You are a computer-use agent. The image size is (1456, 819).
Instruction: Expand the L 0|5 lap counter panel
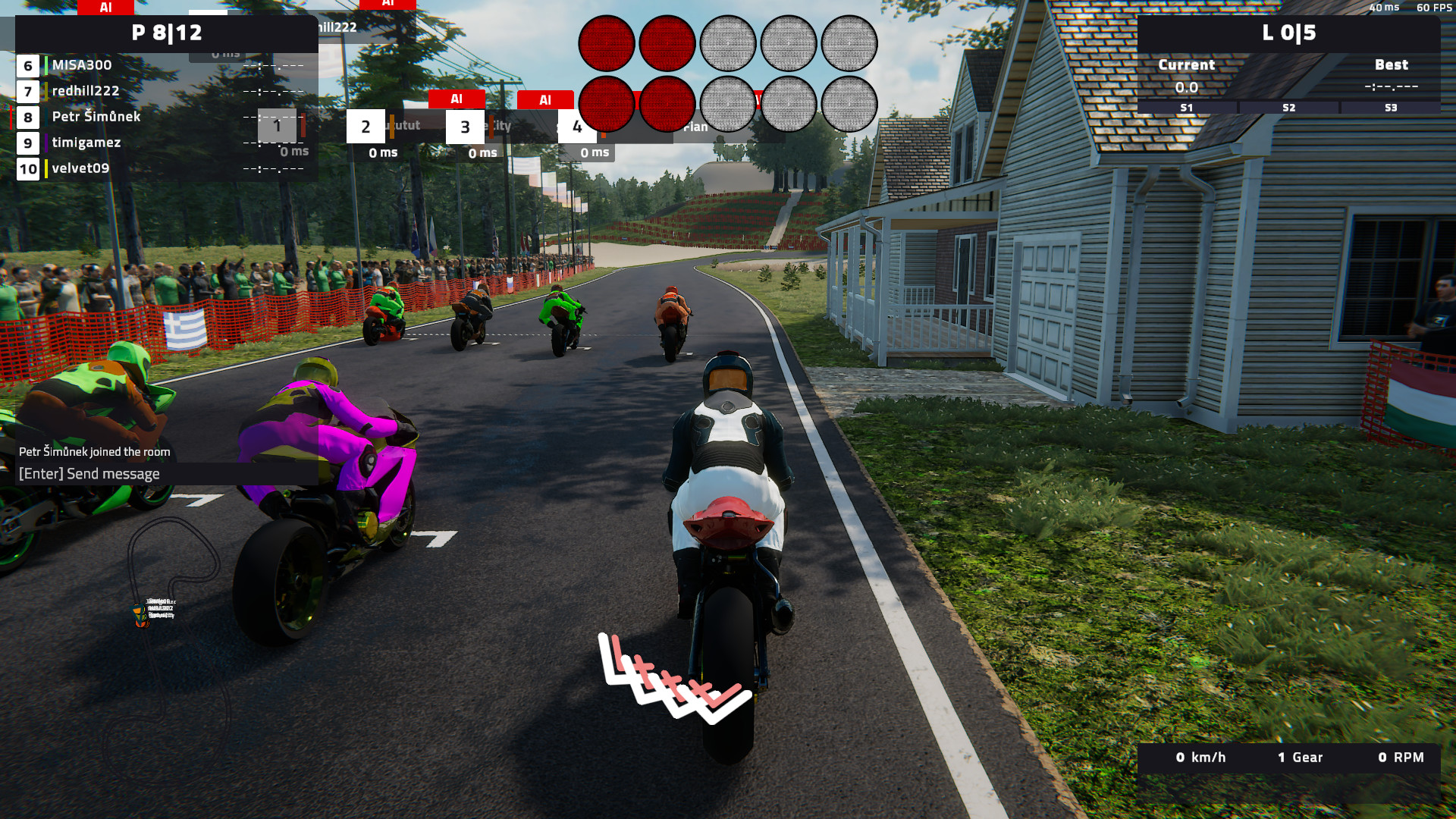click(x=1291, y=33)
